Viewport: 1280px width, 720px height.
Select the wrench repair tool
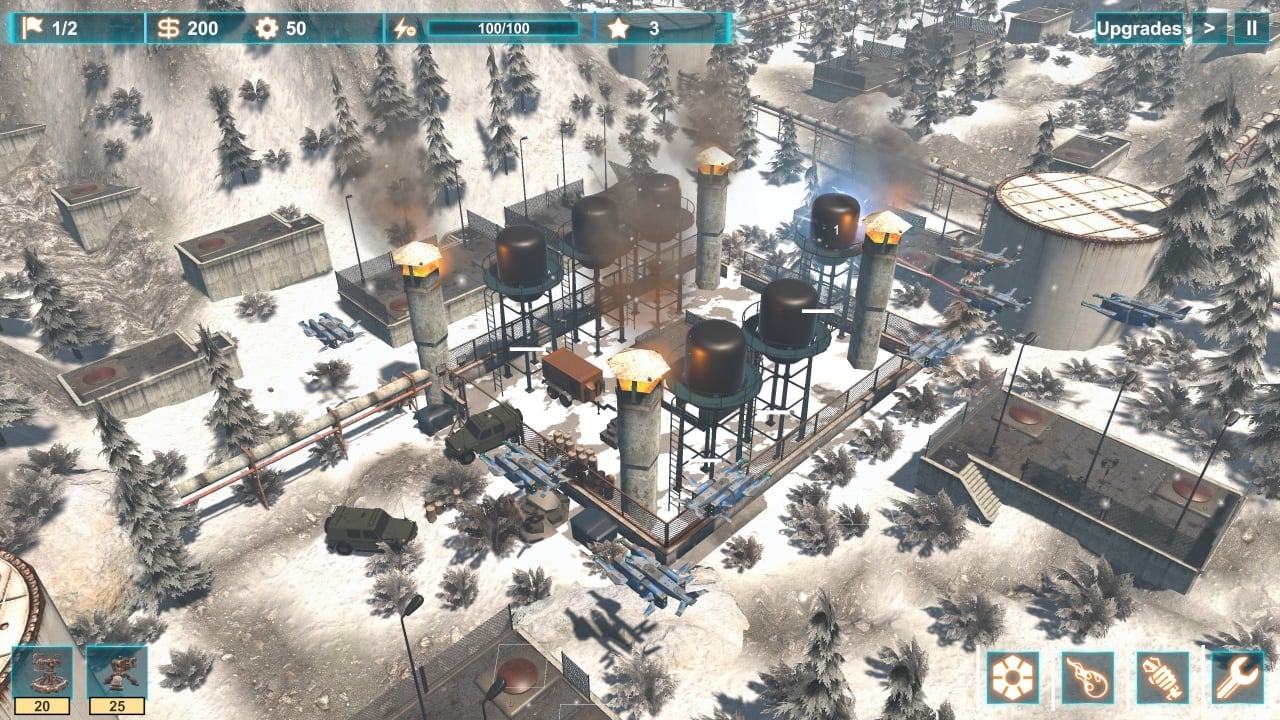click(x=1238, y=677)
